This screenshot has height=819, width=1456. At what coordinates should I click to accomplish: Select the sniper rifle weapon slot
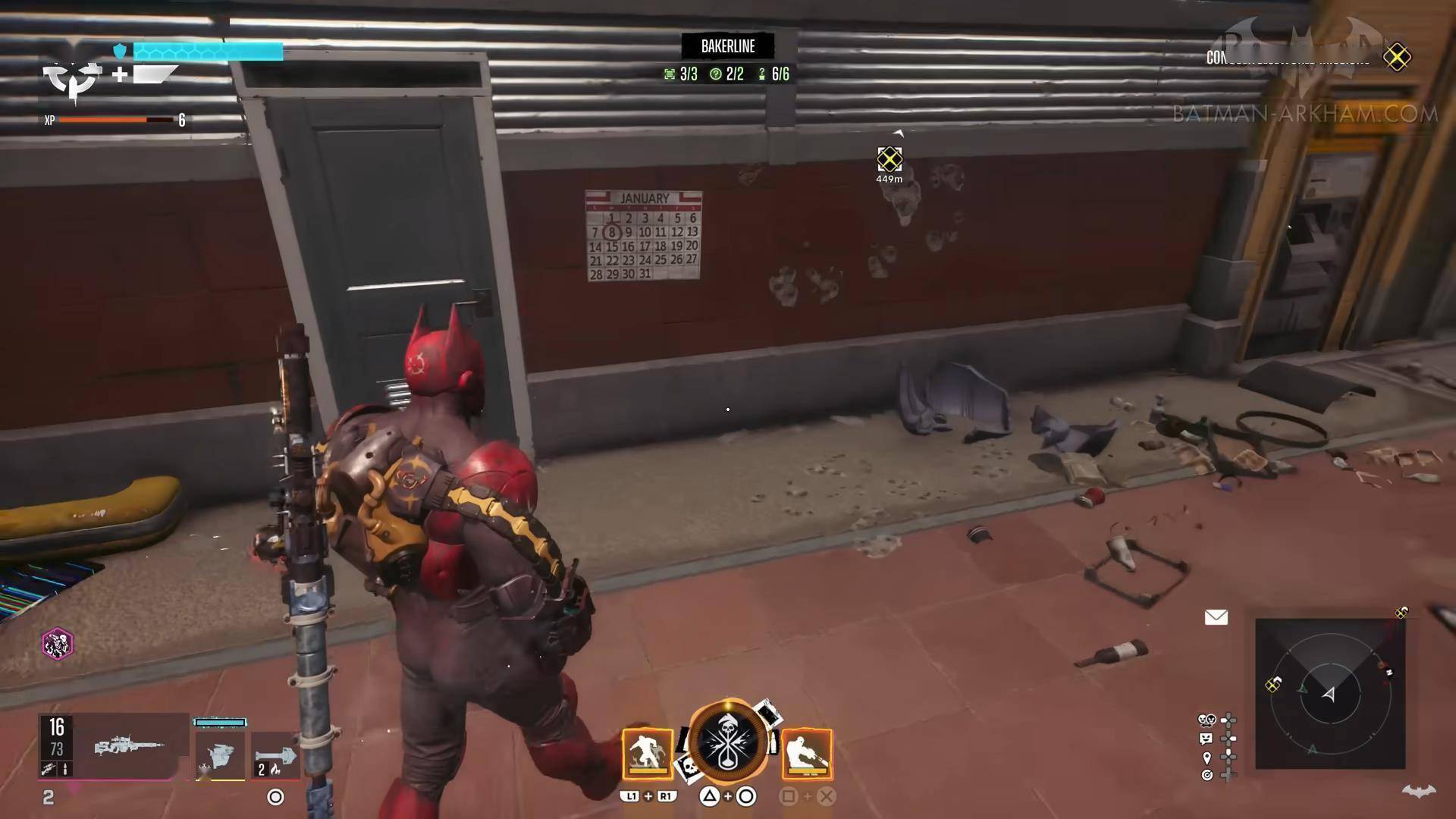tap(129, 746)
